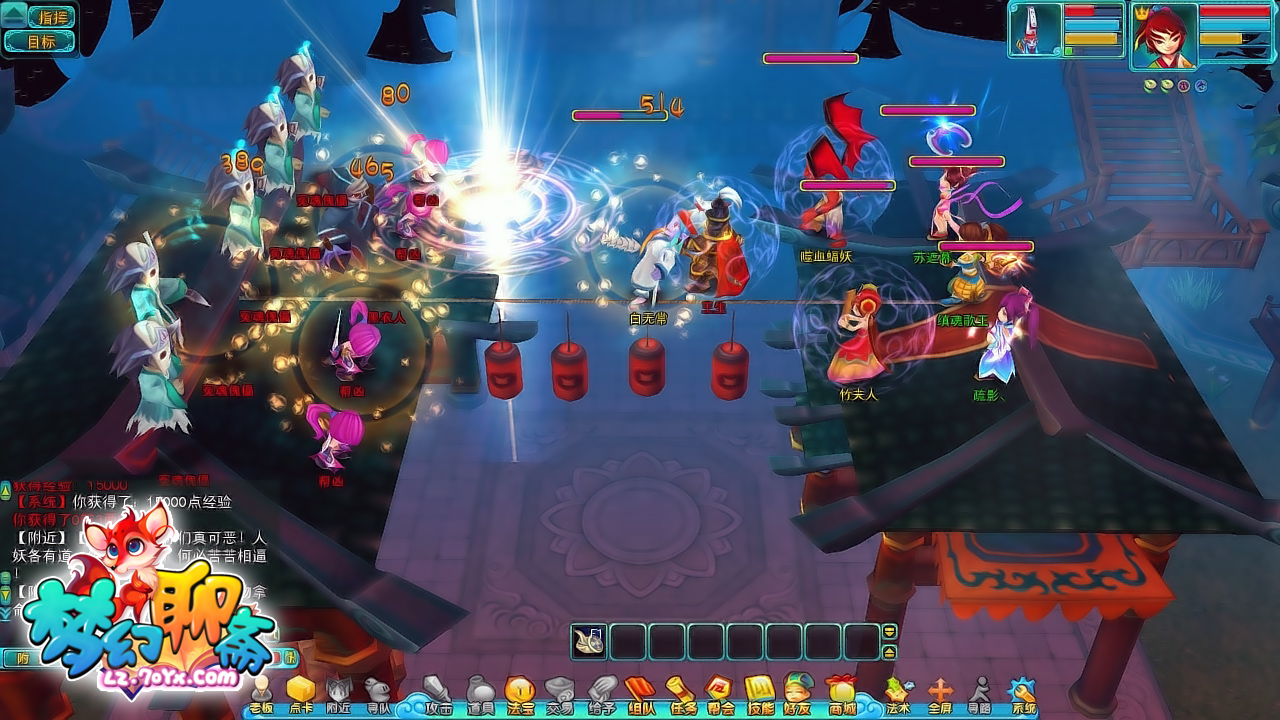The width and height of the screenshot is (1280, 720).
Task: Open the 目标 target button
Action: click(41, 42)
